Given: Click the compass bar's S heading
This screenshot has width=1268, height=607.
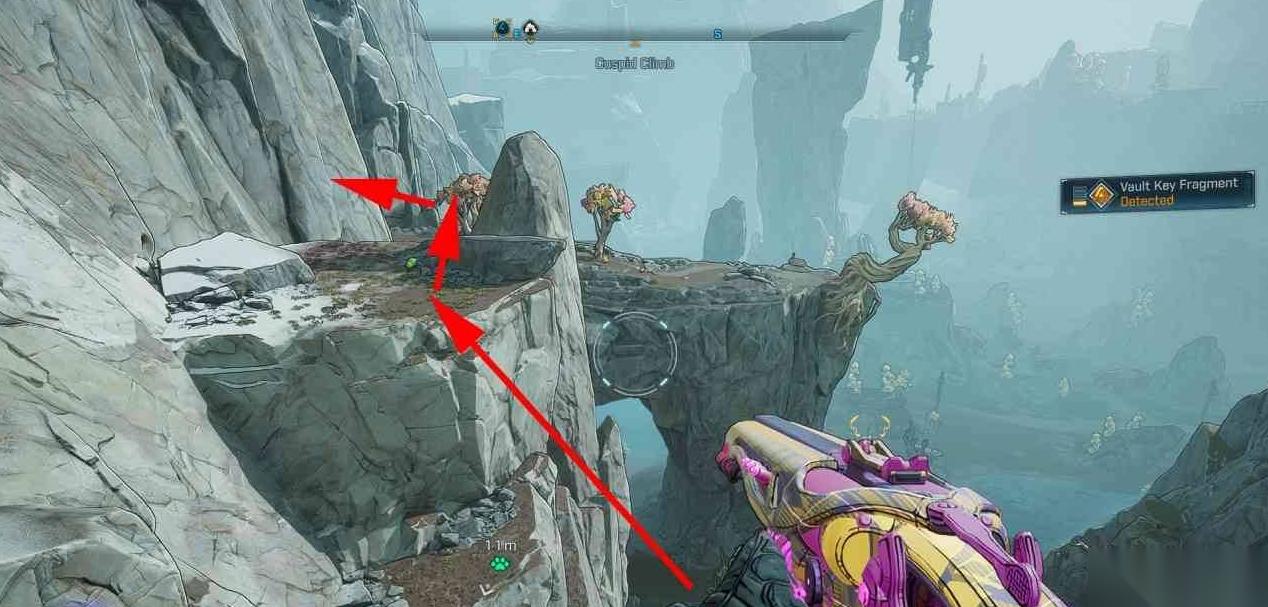Looking at the screenshot, I should click(x=717, y=34).
